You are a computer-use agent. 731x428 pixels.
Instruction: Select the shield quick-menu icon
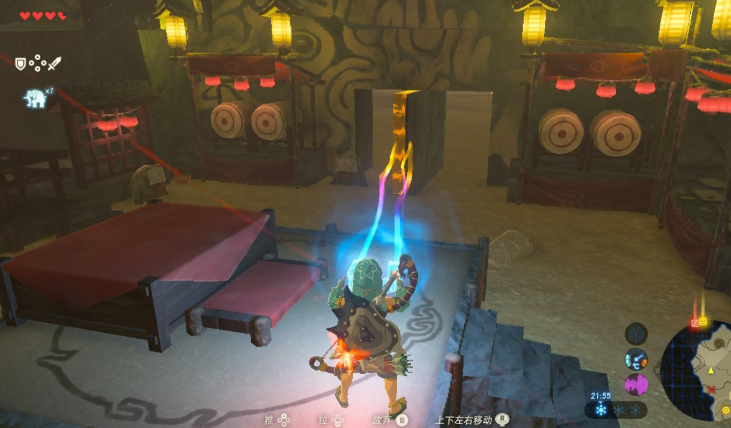tap(20, 62)
